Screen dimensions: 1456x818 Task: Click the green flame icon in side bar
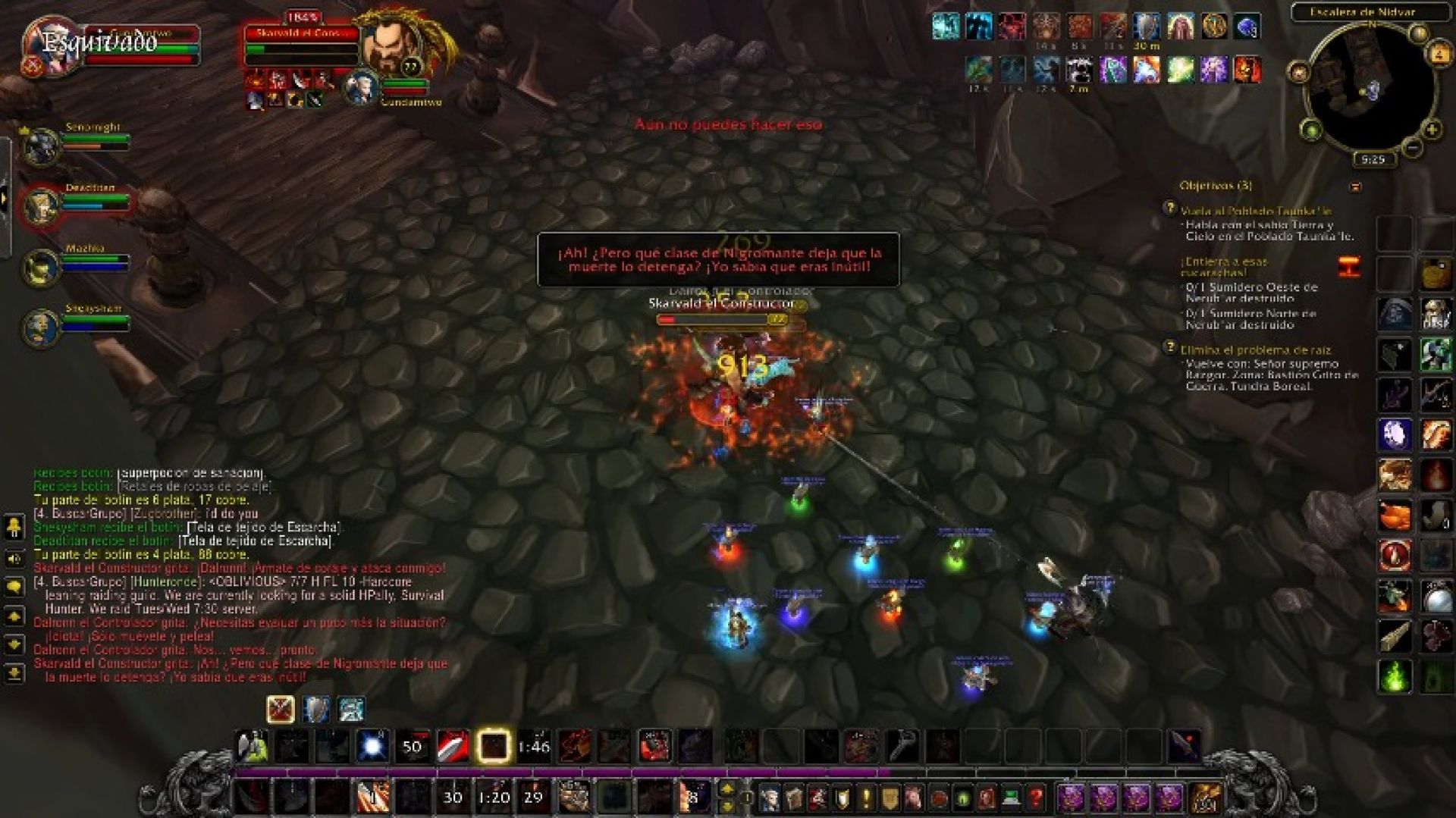pos(1395,676)
